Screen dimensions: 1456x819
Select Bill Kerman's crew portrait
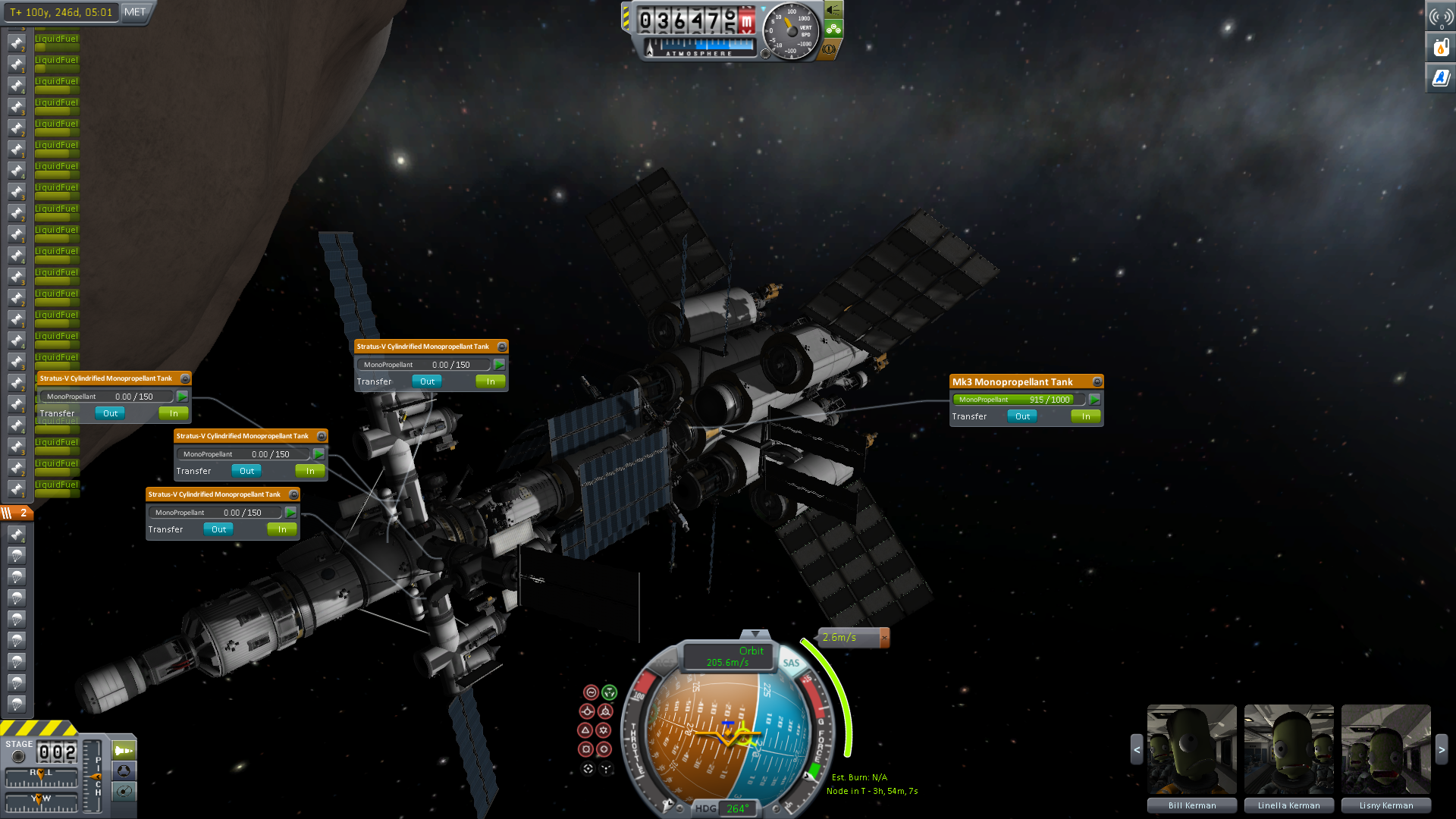[x=1192, y=750]
